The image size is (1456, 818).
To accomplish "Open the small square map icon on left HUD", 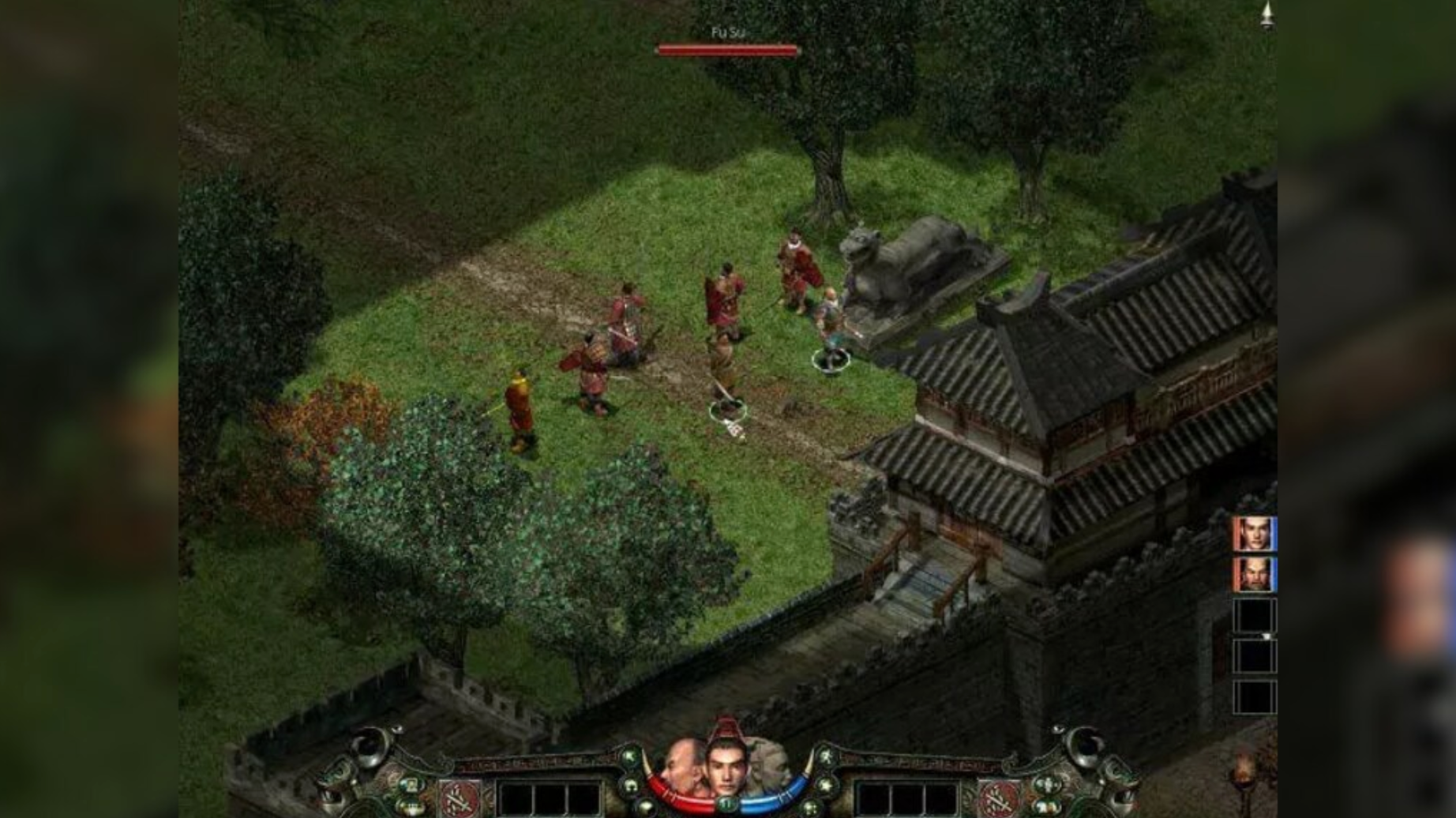I will [x=410, y=785].
